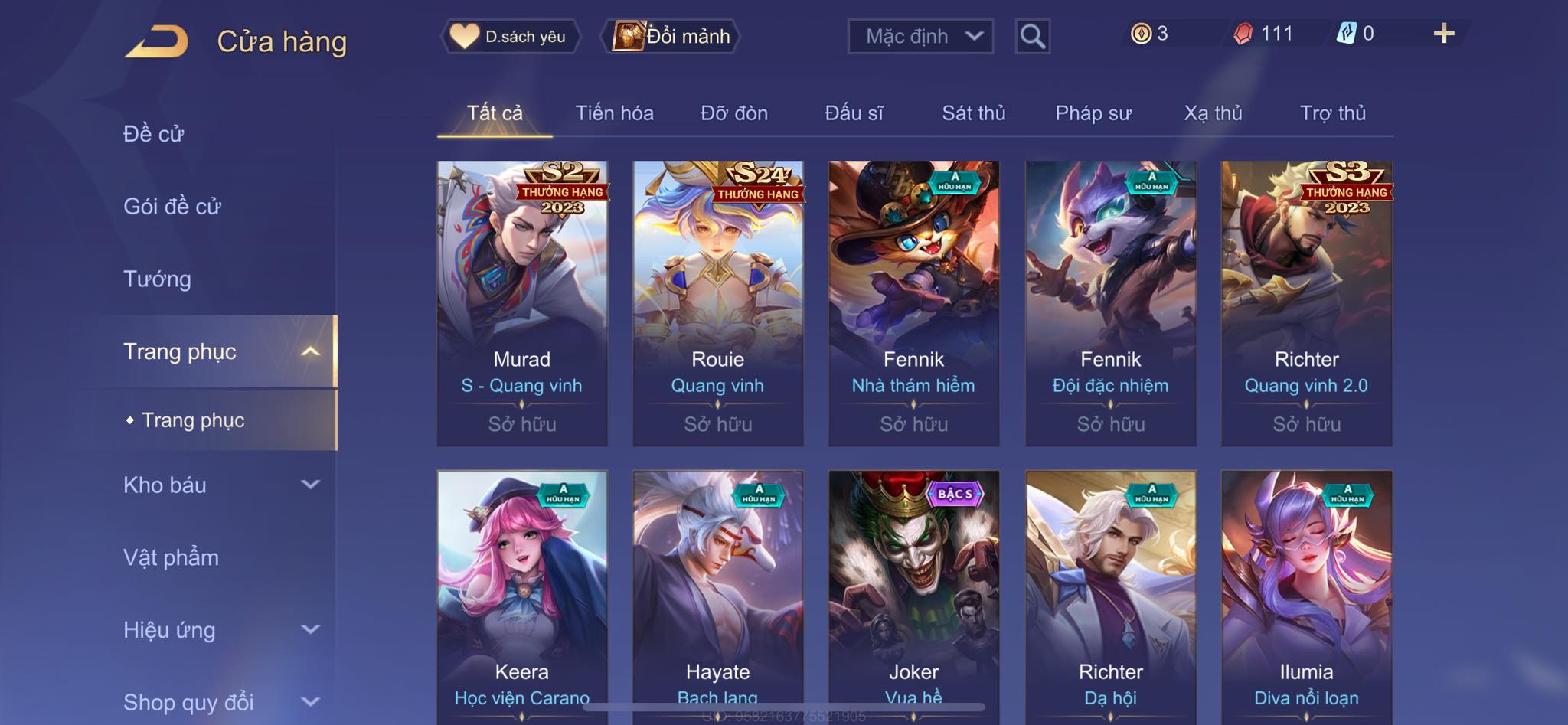Image resolution: width=1568 pixels, height=725 pixels.
Task: Open Đổi mảnh fragment exchange
Action: coord(671,36)
